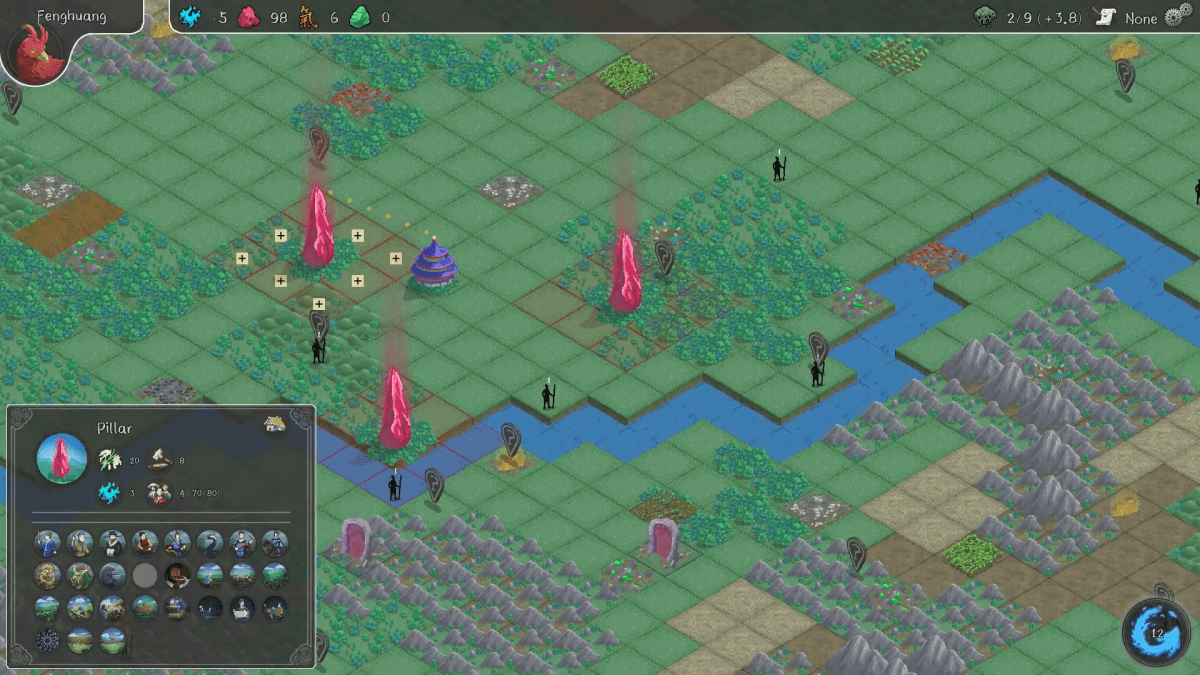Click the blank gray circle slot

pyautogui.click(x=145, y=575)
